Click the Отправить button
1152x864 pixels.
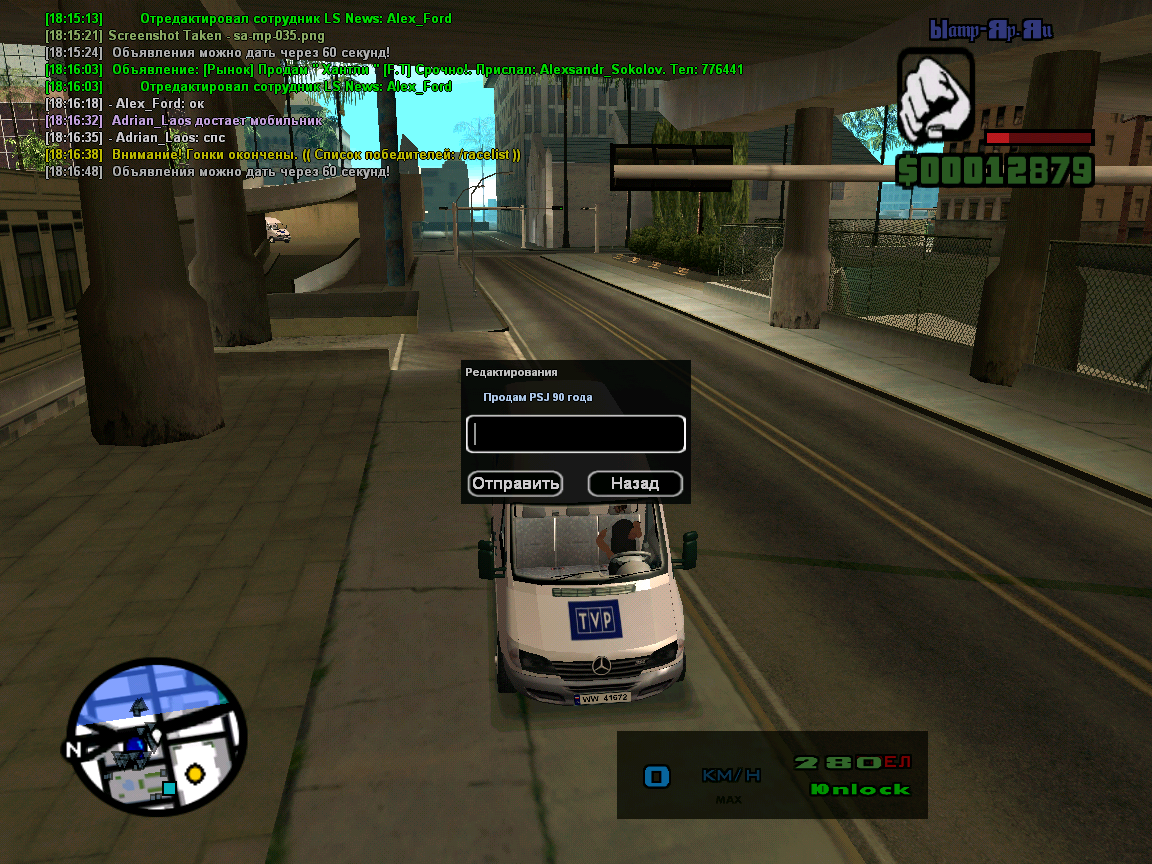click(515, 484)
